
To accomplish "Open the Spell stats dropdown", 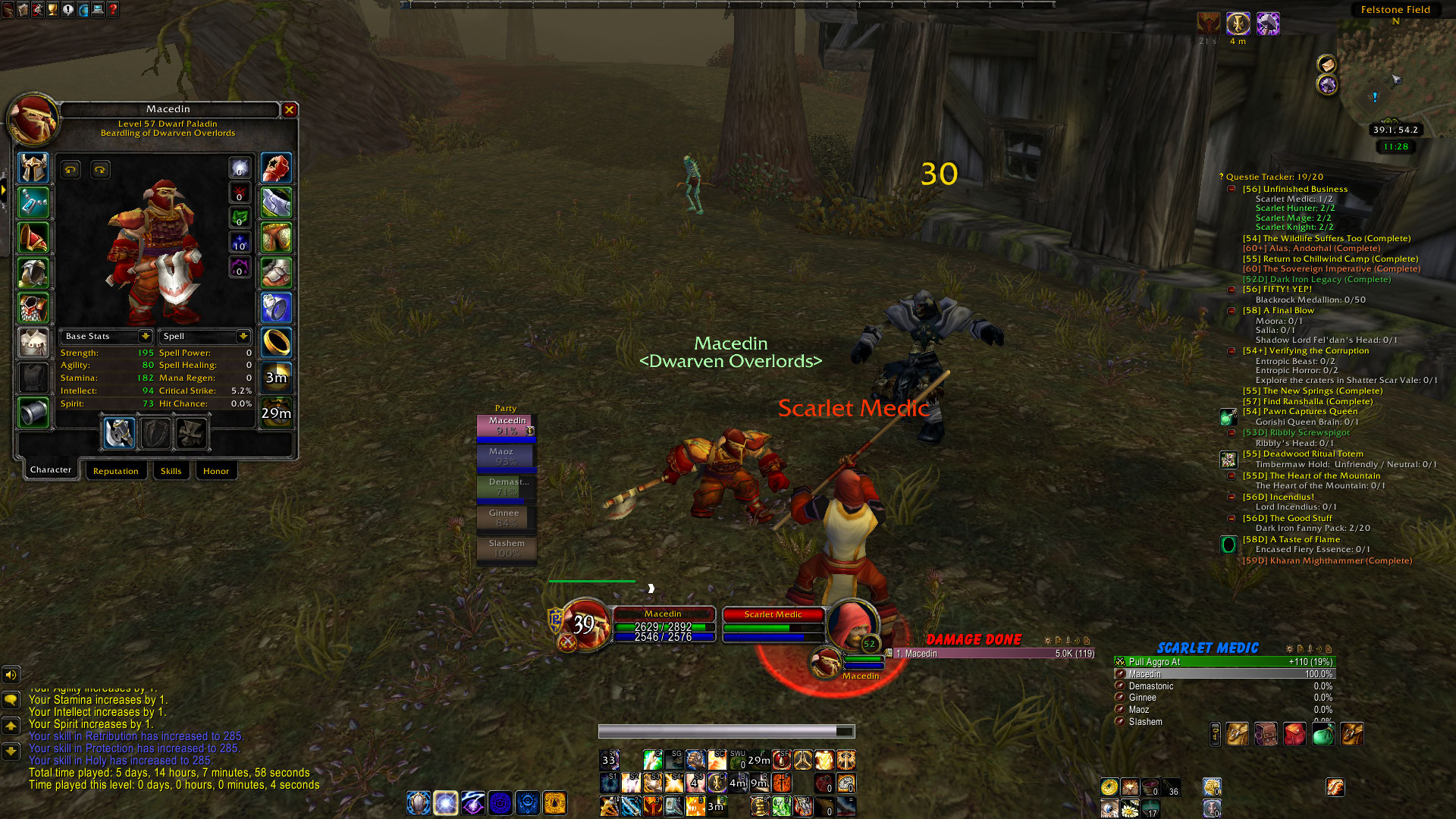I will [x=243, y=336].
